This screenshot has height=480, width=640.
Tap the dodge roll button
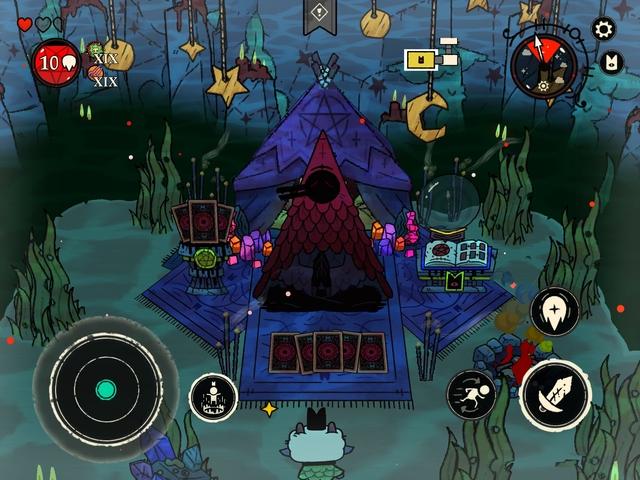coord(472,394)
